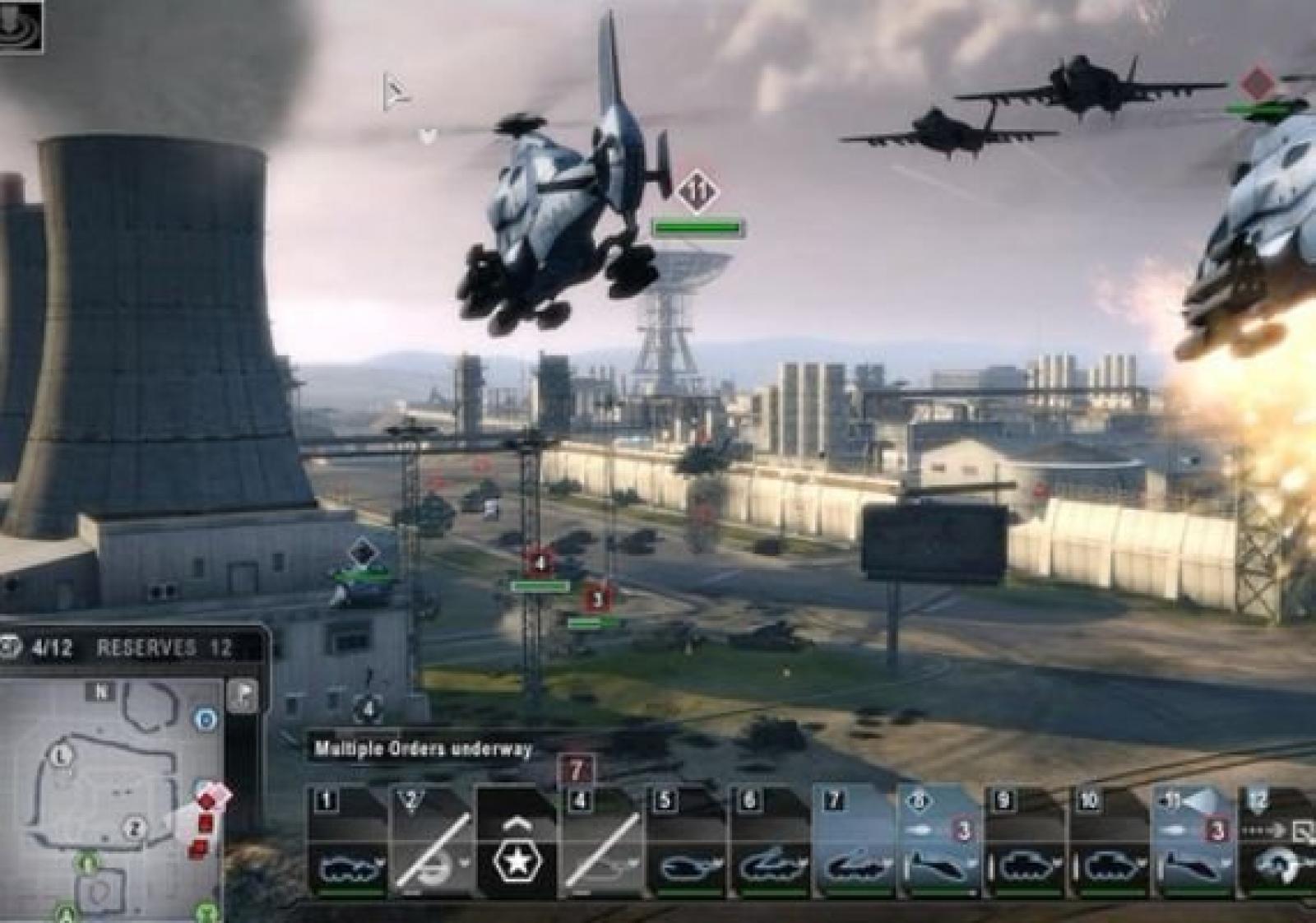Pick helicopter unit slot 5

pyautogui.click(x=687, y=839)
